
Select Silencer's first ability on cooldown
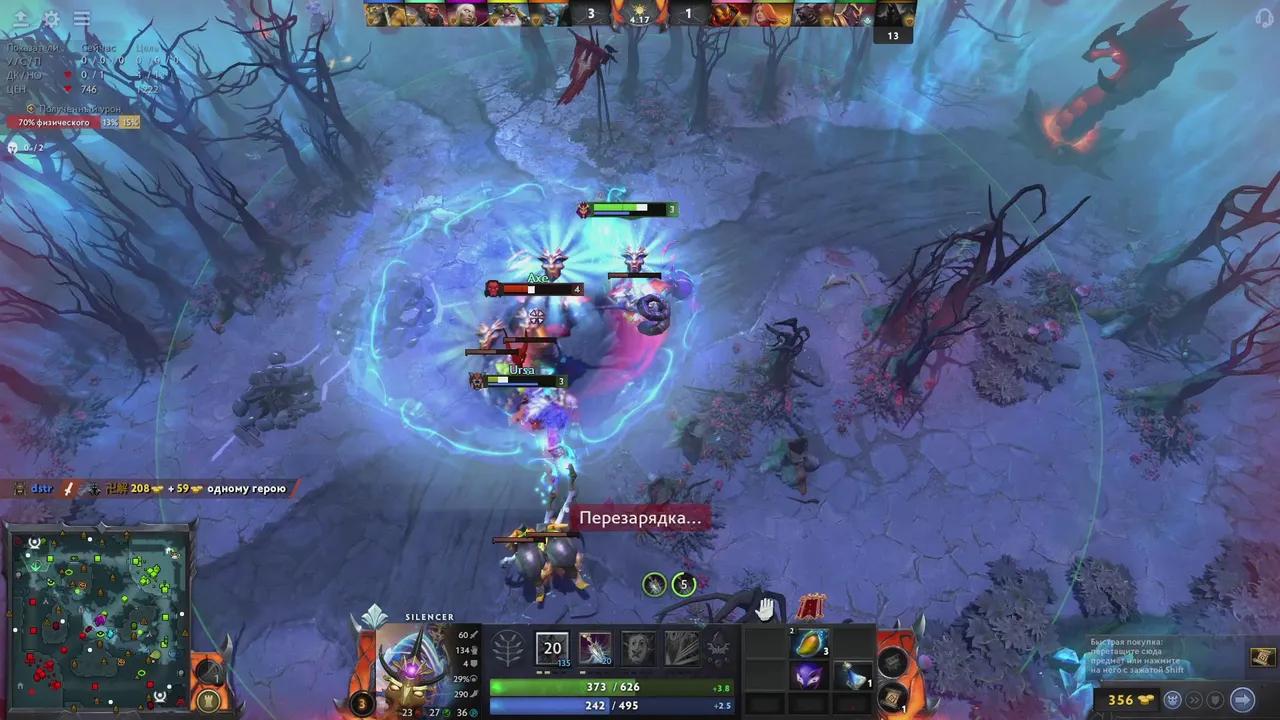point(552,648)
